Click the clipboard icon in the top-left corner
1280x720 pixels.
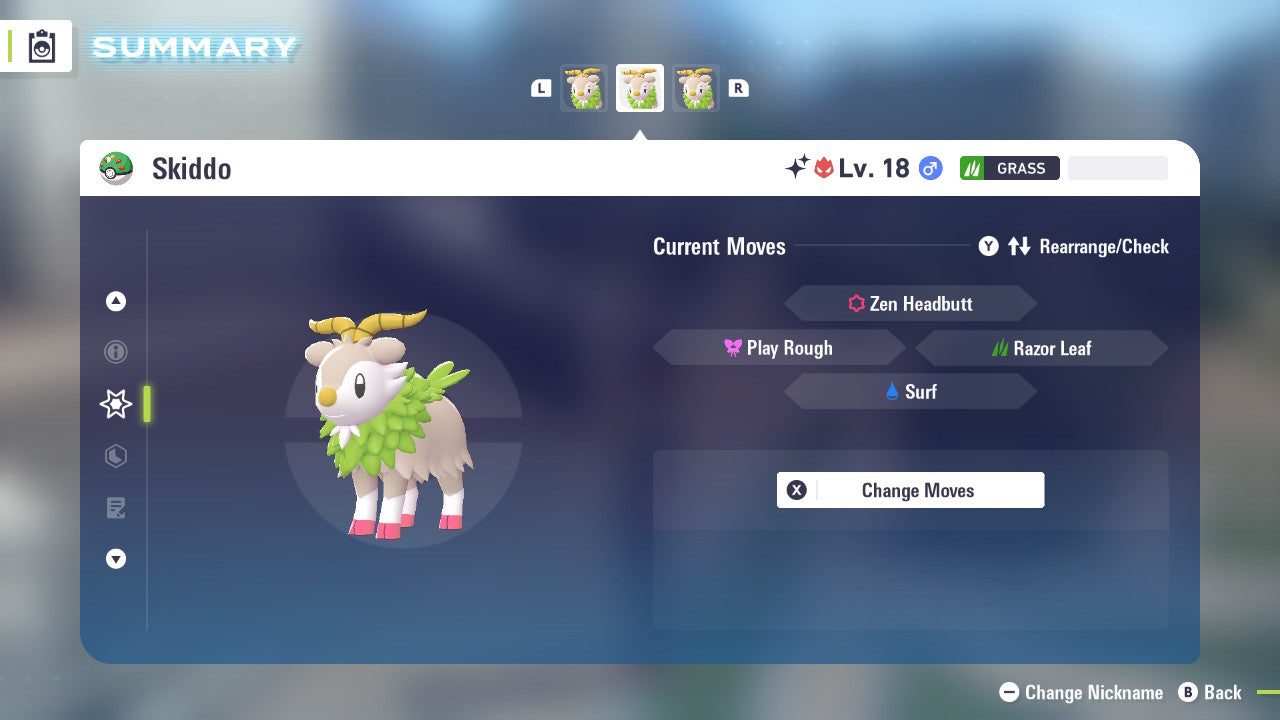click(x=40, y=46)
